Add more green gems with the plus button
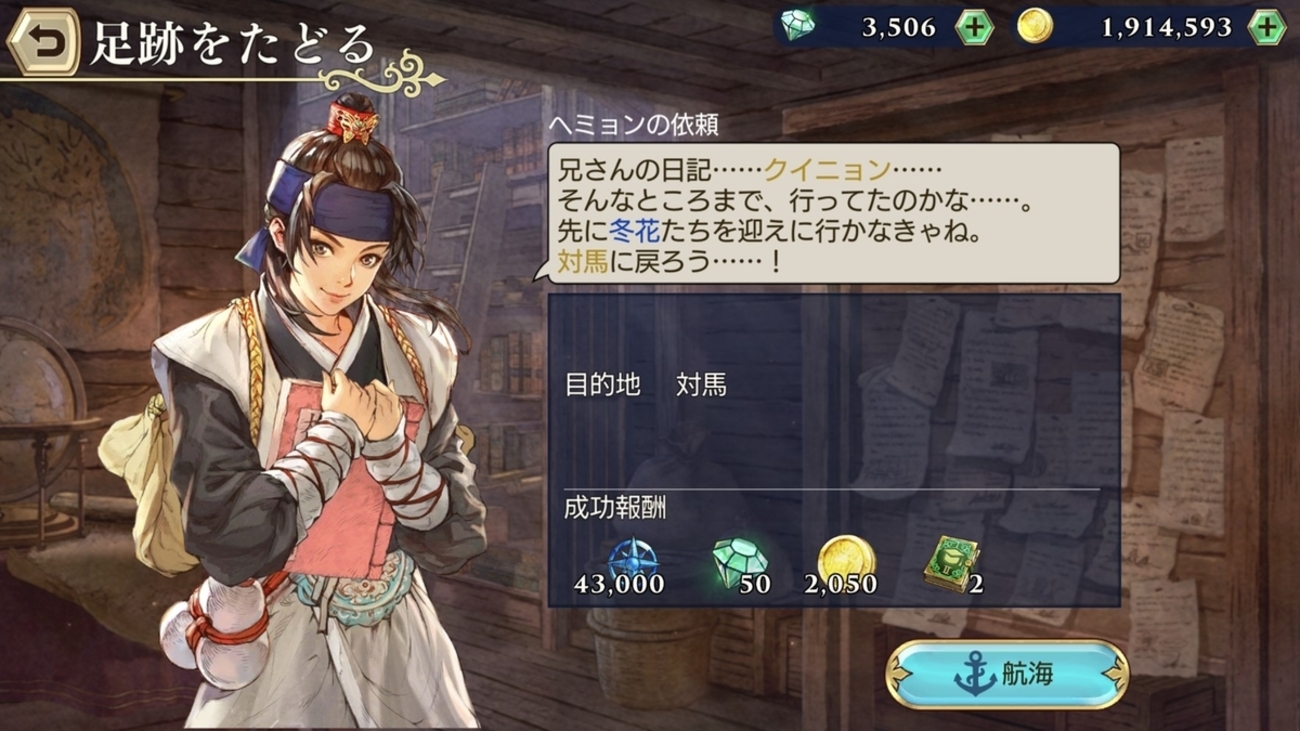This screenshot has height=731, width=1300. point(973,27)
